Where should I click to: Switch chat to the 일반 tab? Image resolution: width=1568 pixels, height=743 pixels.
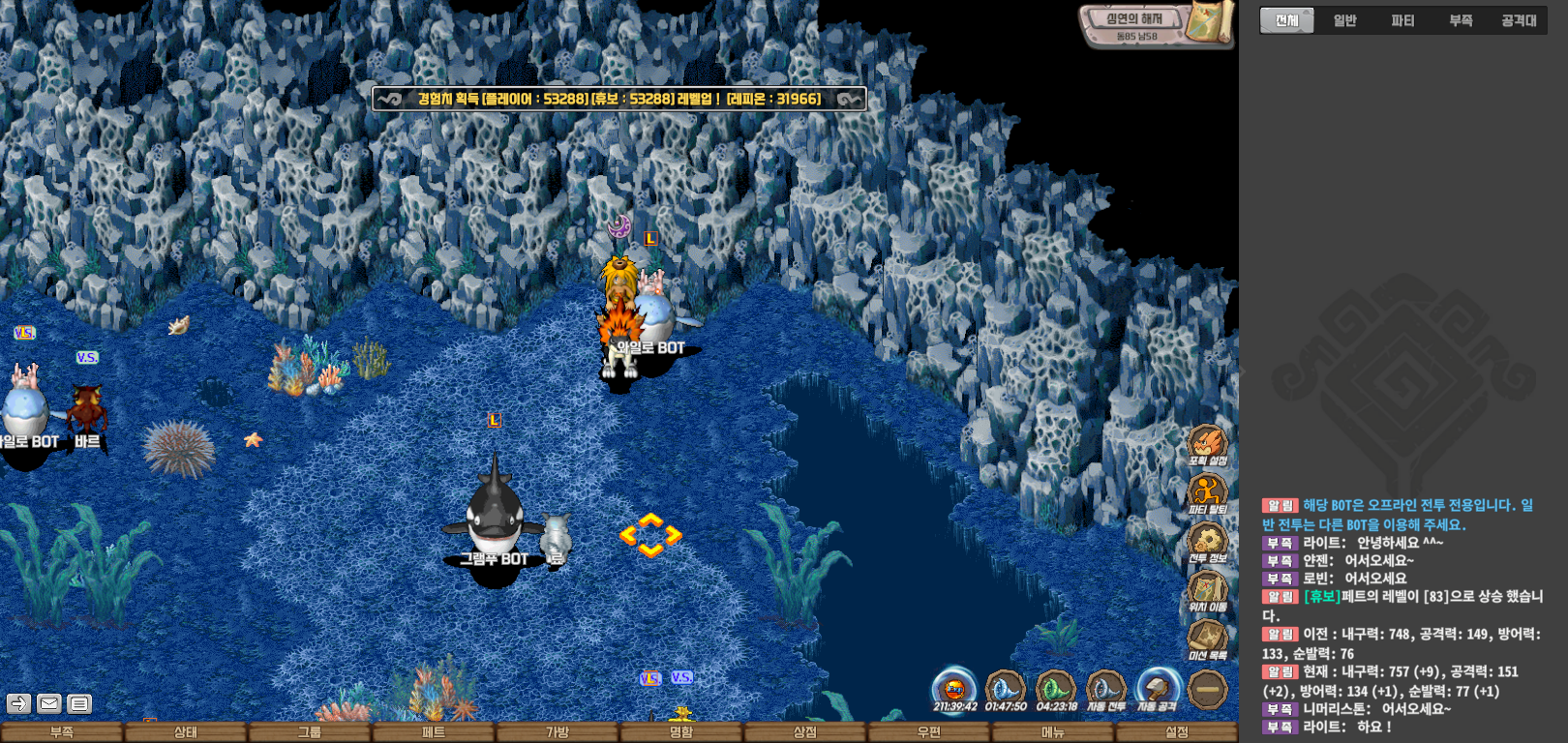1344,20
